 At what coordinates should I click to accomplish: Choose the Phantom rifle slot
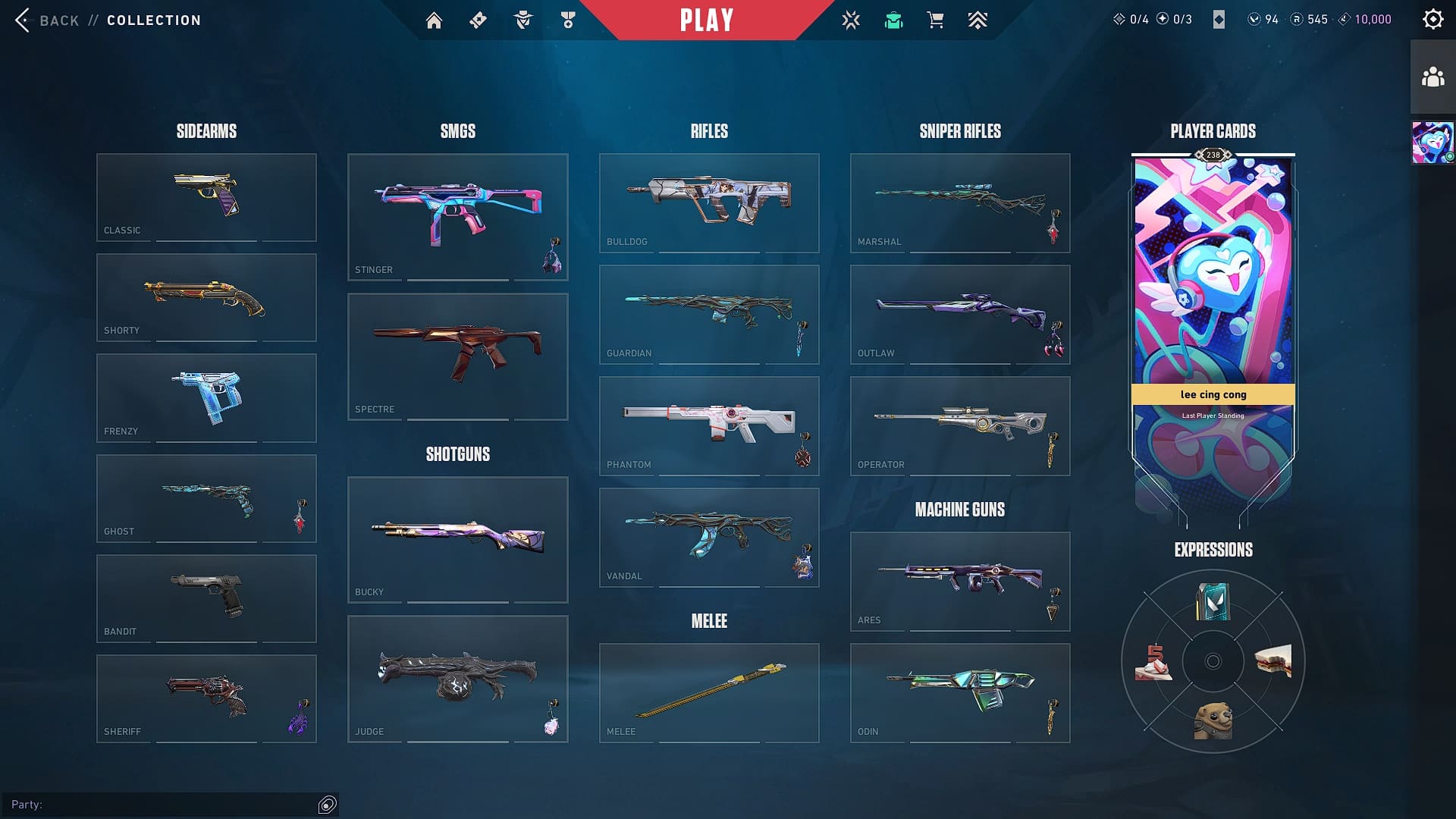coord(708,425)
